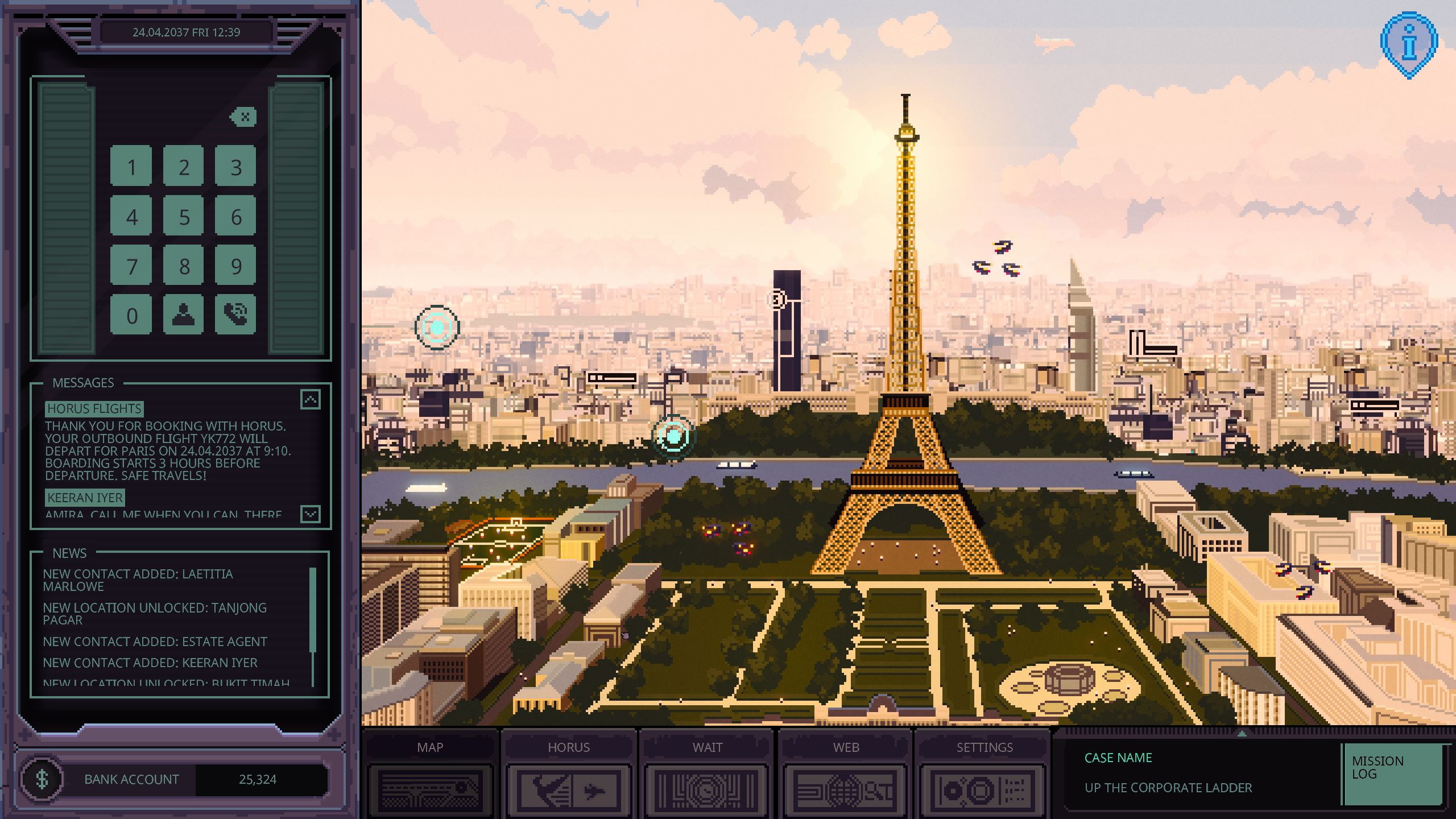The height and width of the screenshot is (819, 1456).
Task: Select the news scrollbar
Action: [312, 610]
